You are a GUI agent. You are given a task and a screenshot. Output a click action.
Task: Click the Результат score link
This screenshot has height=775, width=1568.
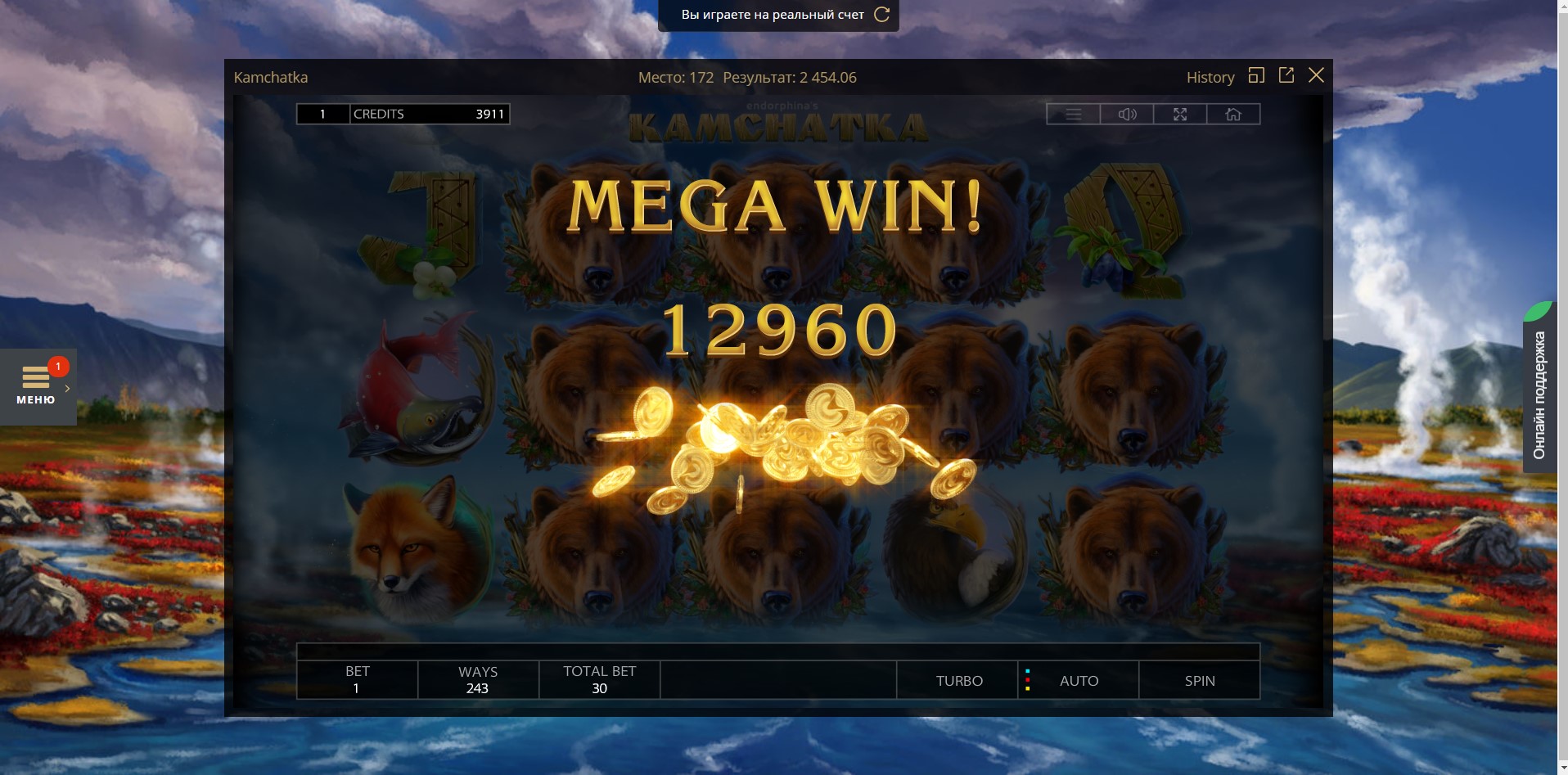[789, 77]
